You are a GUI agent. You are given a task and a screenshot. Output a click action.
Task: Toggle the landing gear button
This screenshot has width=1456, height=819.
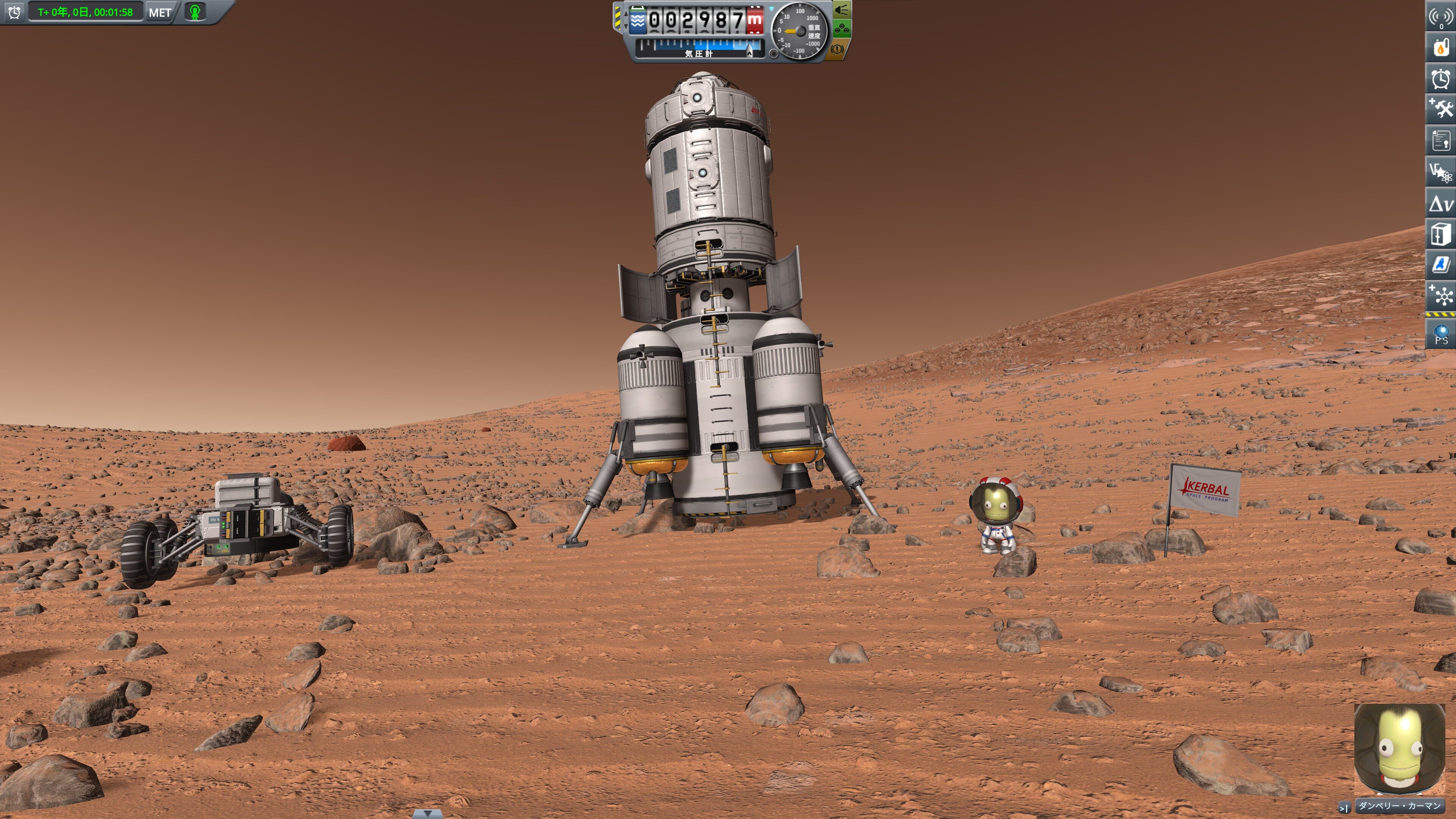[x=842, y=29]
